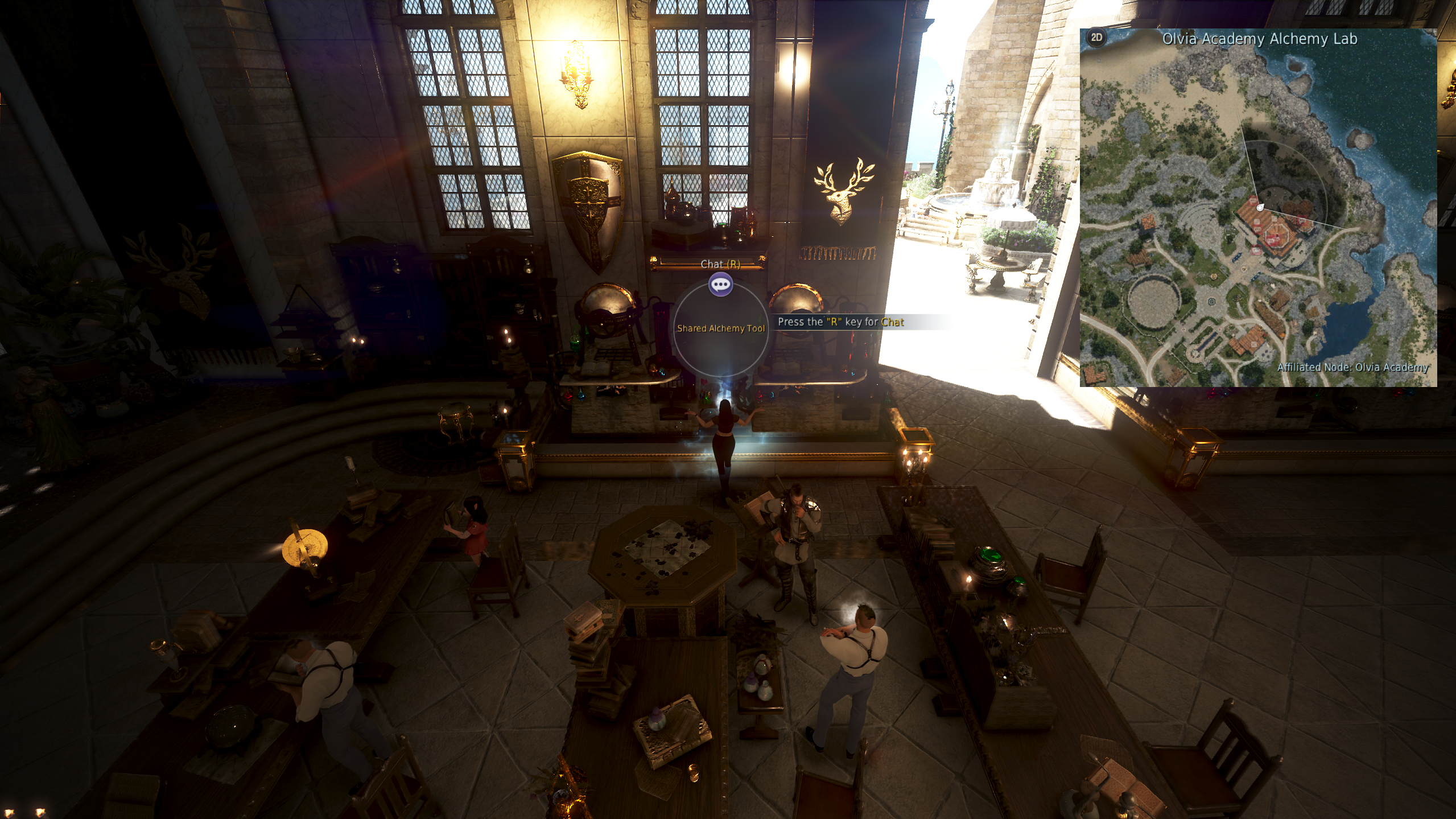Toggle the minimap 2D view button
The image size is (1456, 819).
tap(1096, 38)
